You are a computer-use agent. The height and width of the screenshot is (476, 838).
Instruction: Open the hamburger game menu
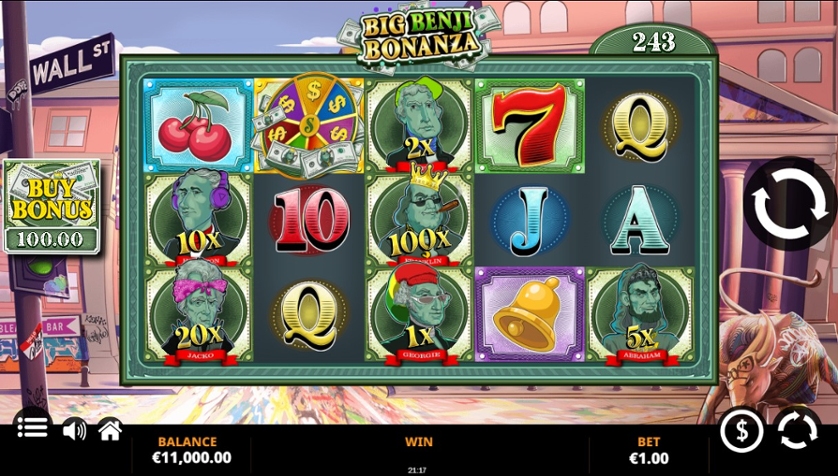[x=32, y=428]
